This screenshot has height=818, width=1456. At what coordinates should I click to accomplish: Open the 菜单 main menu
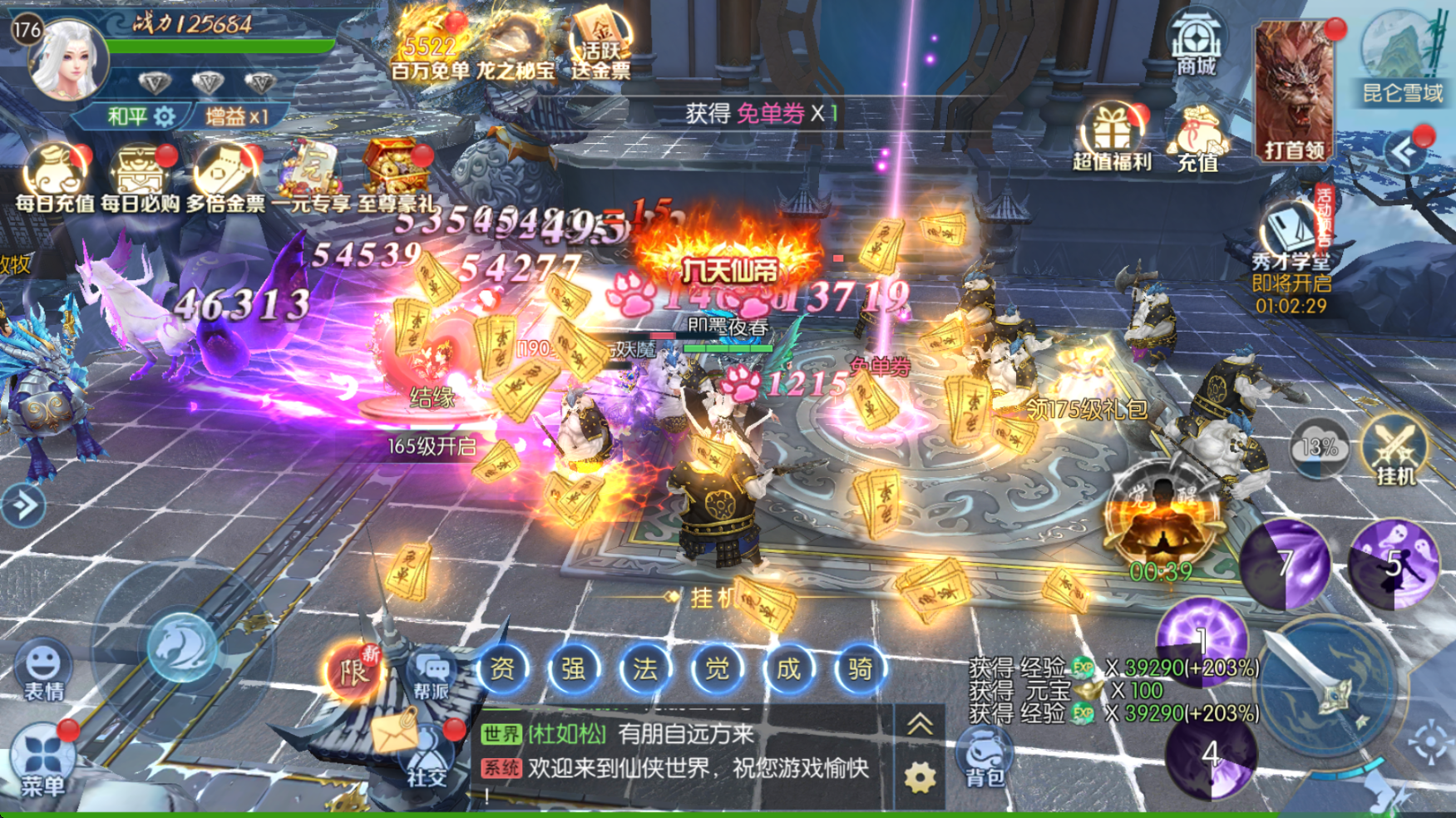pyautogui.click(x=42, y=760)
